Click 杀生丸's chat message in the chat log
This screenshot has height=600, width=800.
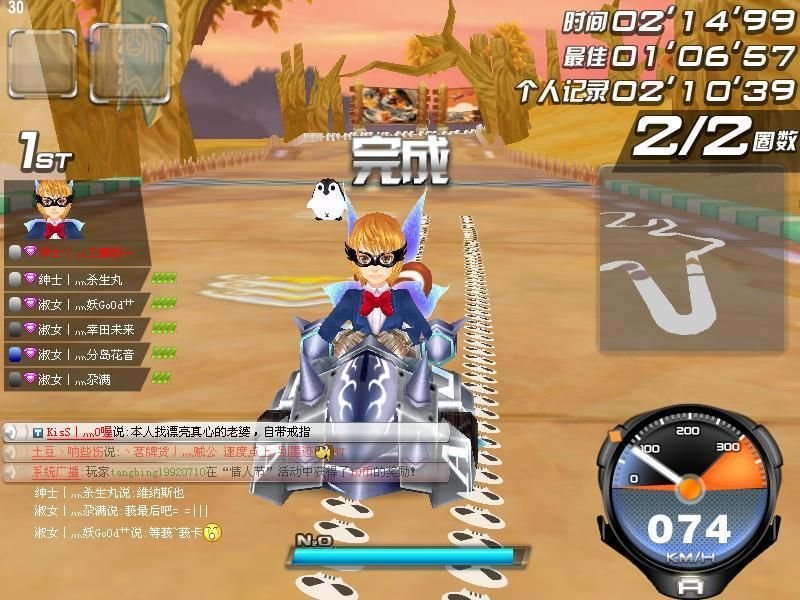tap(109, 492)
